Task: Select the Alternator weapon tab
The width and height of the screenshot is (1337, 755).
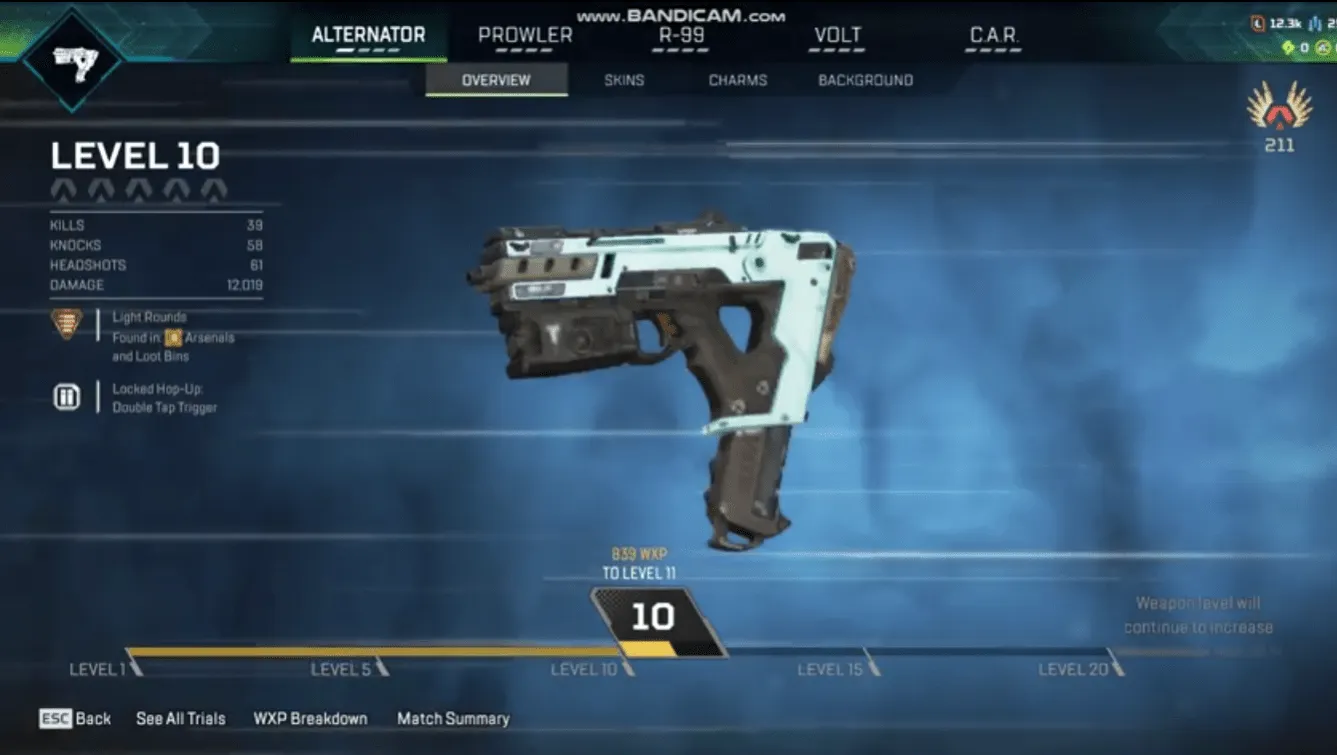Action: click(x=368, y=36)
